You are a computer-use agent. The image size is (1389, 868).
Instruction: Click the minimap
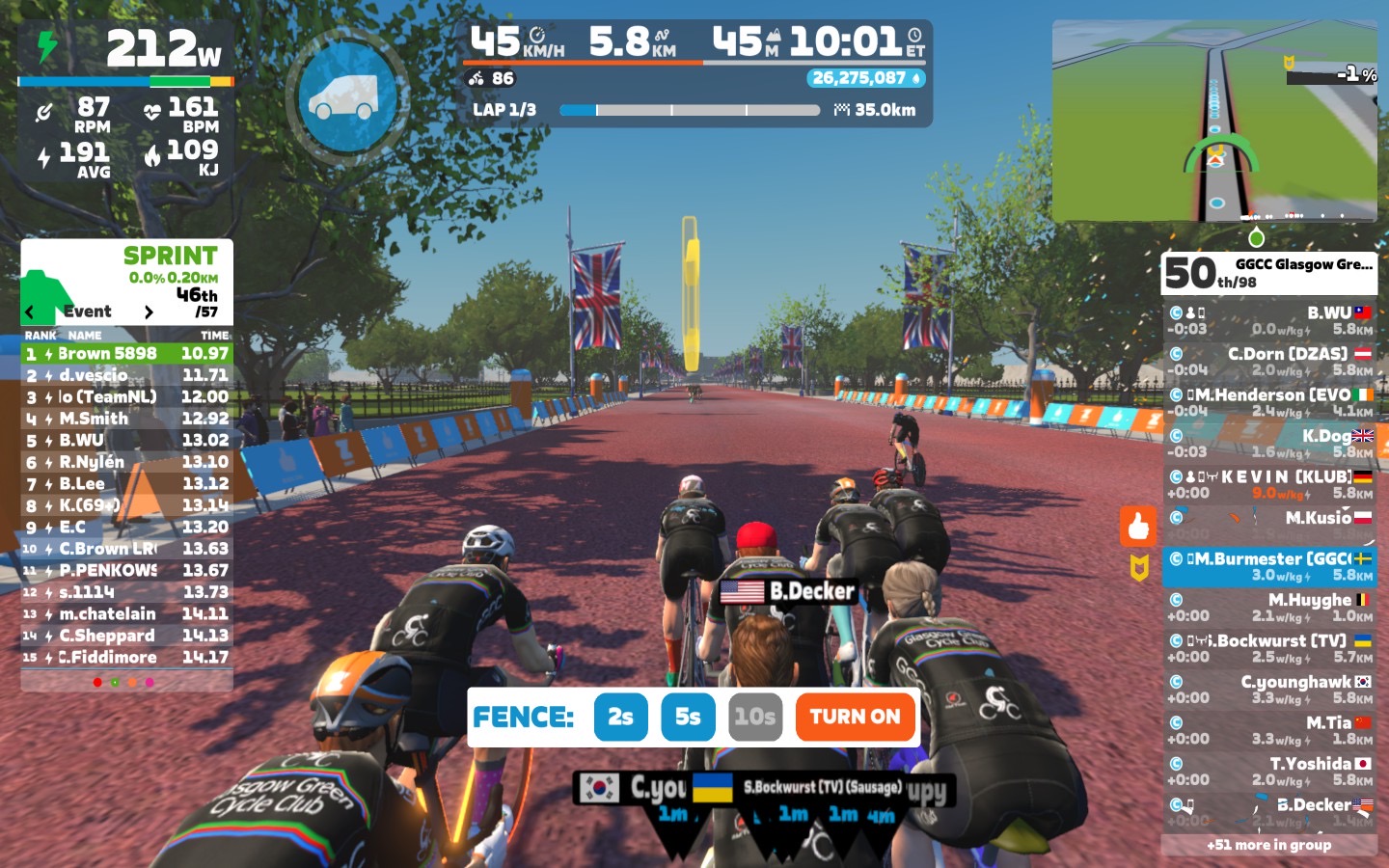[x=1214, y=121]
